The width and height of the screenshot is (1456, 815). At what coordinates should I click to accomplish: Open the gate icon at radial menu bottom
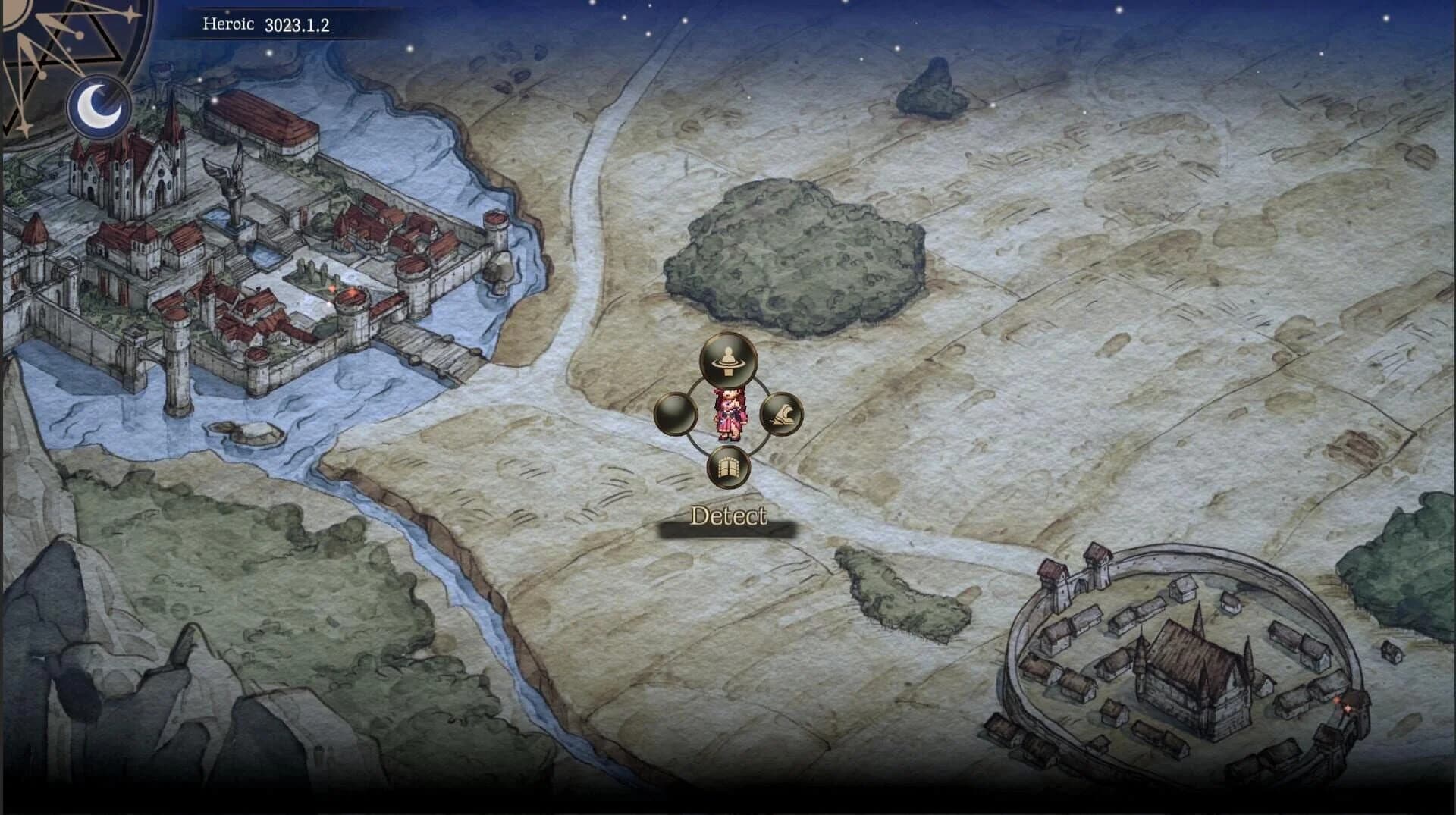pos(726,467)
